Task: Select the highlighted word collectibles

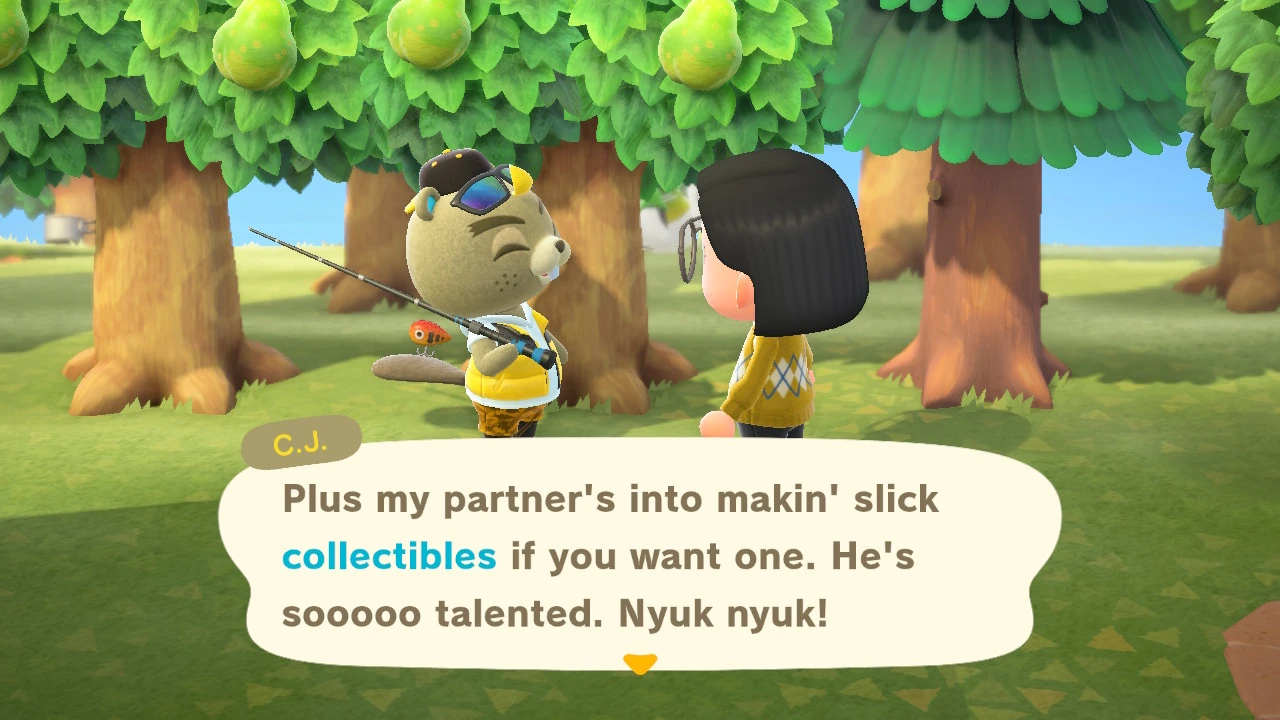Action: pyautogui.click(x=389, y=556)
